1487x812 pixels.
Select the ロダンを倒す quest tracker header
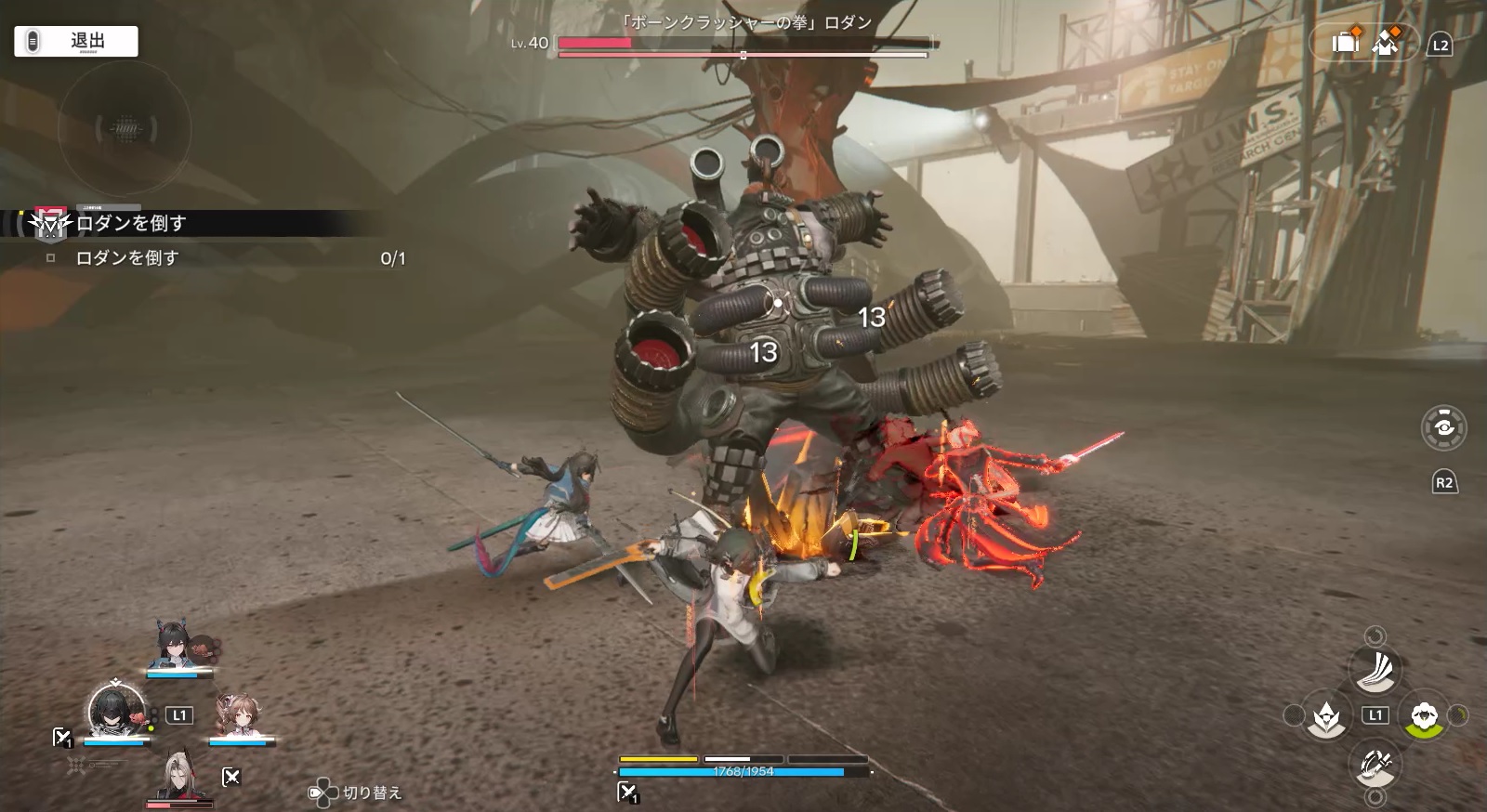[130, 223]
